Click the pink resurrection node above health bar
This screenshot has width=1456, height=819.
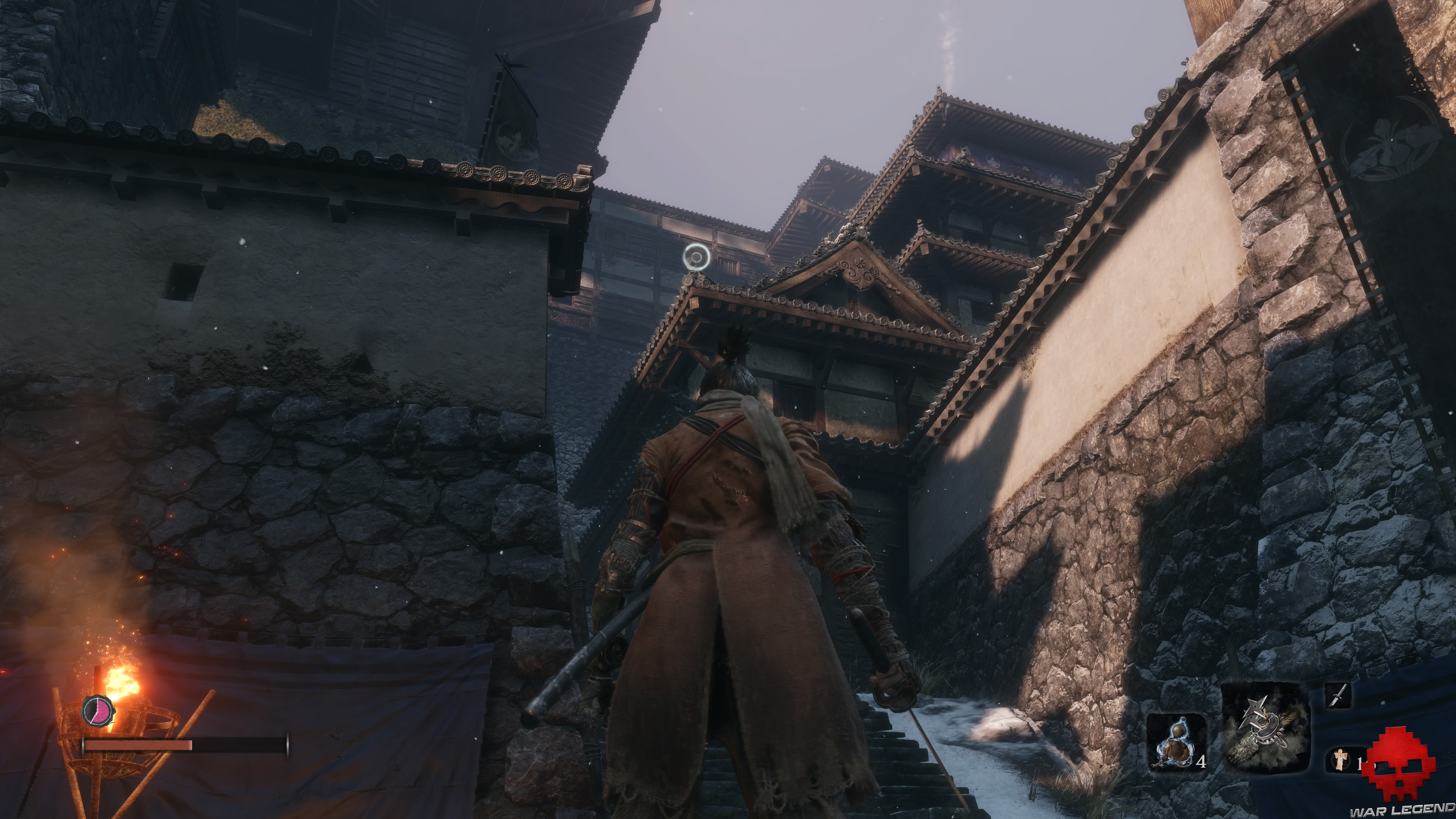point(97,711)
